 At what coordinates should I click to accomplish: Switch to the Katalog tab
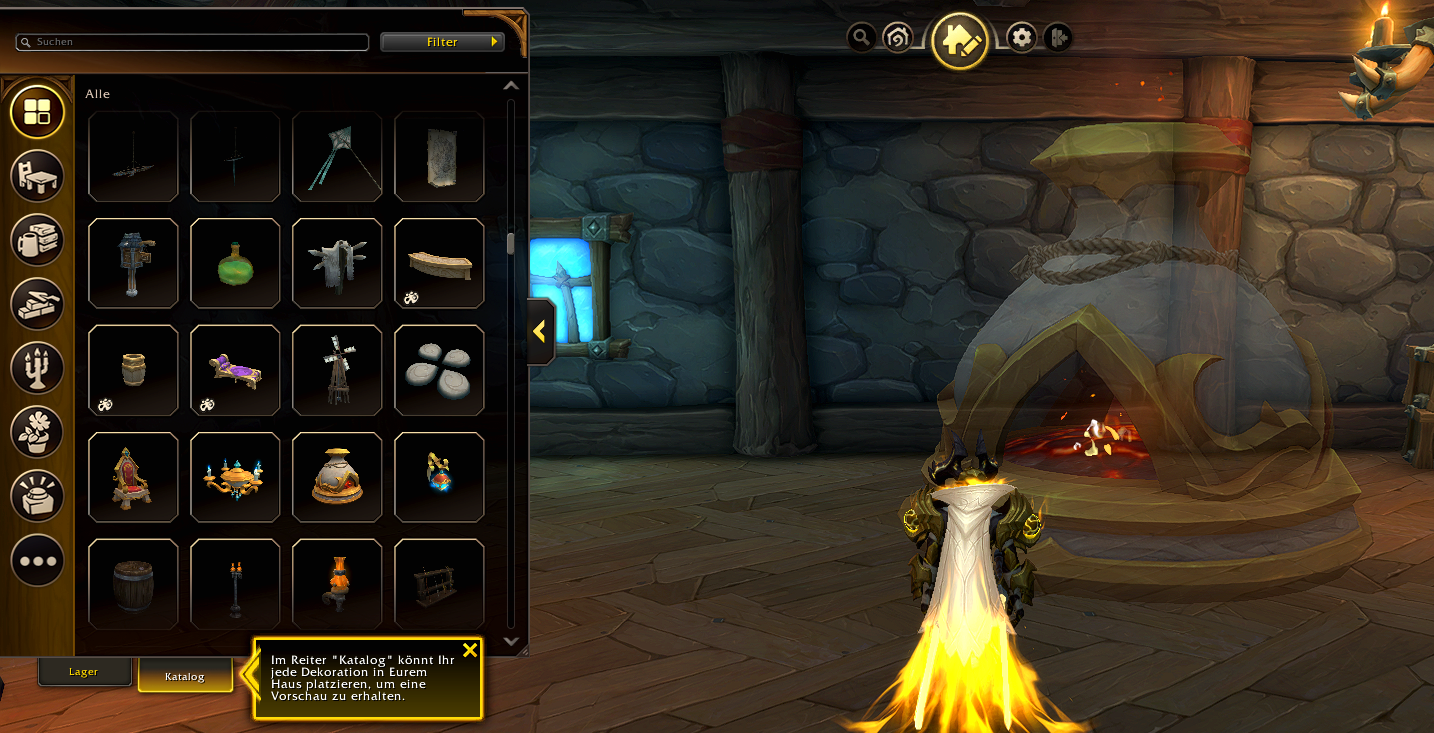pos(185,676)
